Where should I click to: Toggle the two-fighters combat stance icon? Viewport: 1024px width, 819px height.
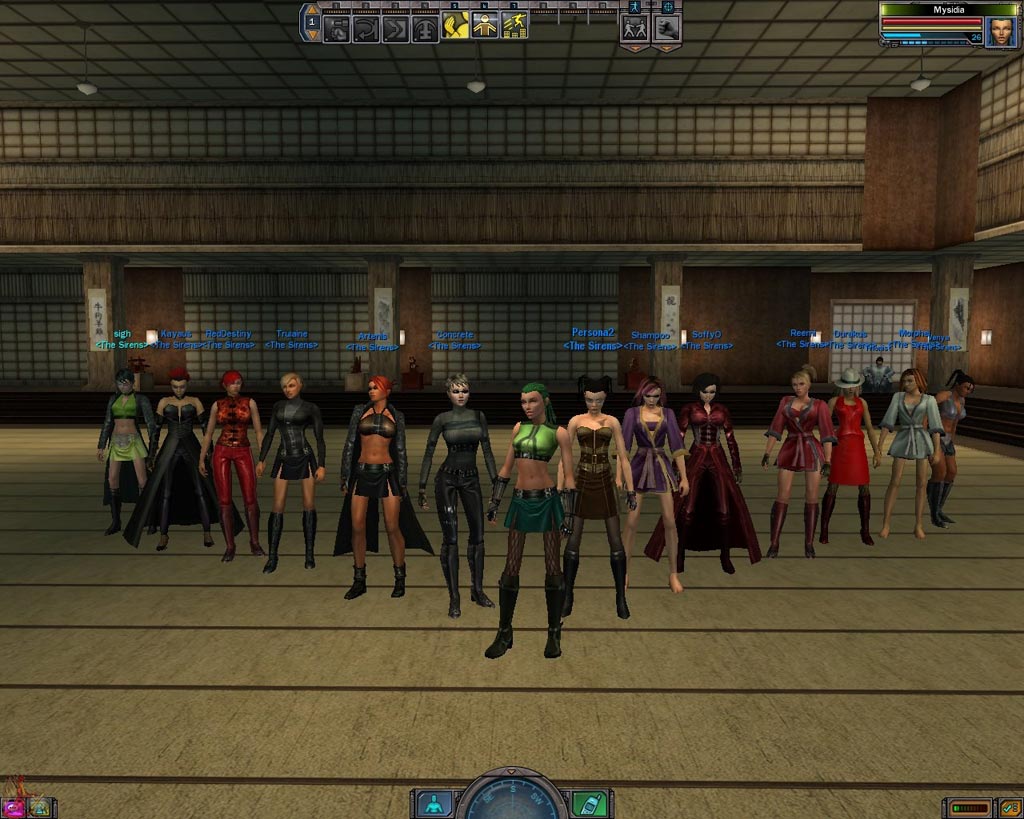coord(634,28)
